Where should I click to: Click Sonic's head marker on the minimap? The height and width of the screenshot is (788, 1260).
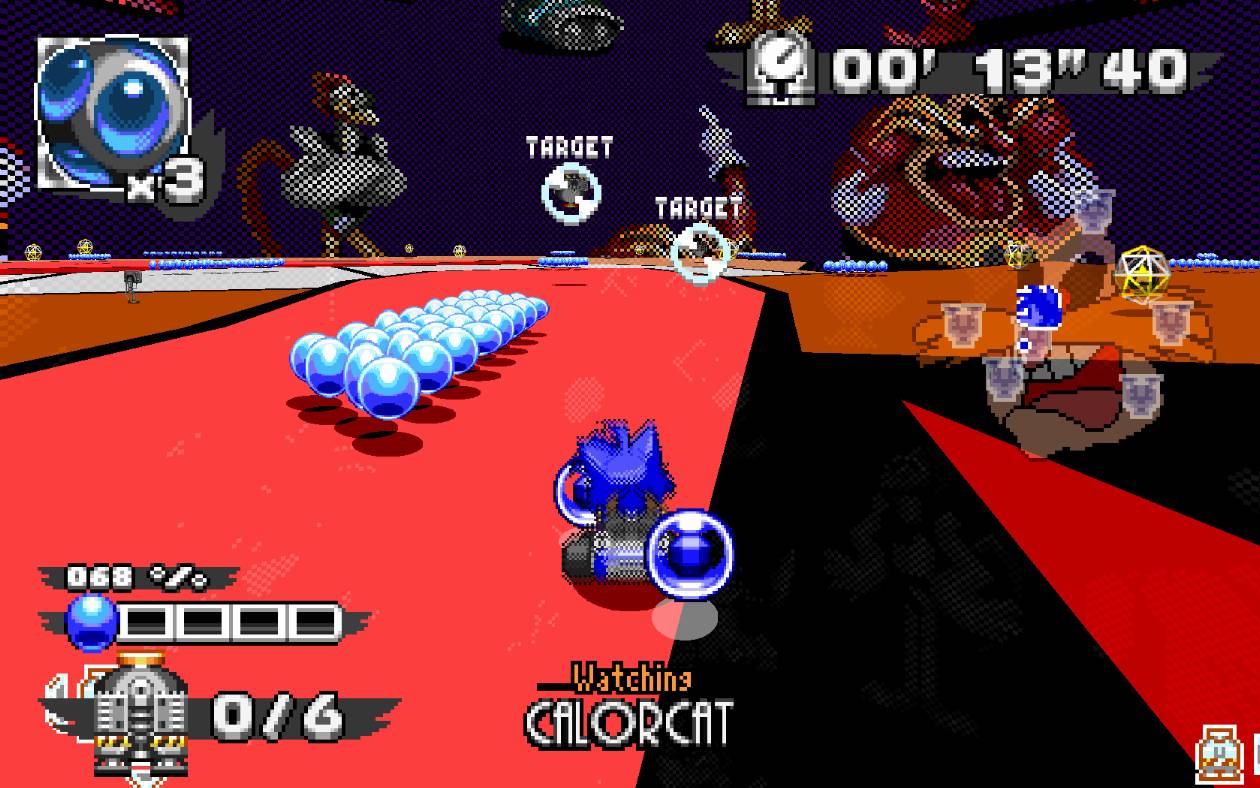tap(1038, 306)
